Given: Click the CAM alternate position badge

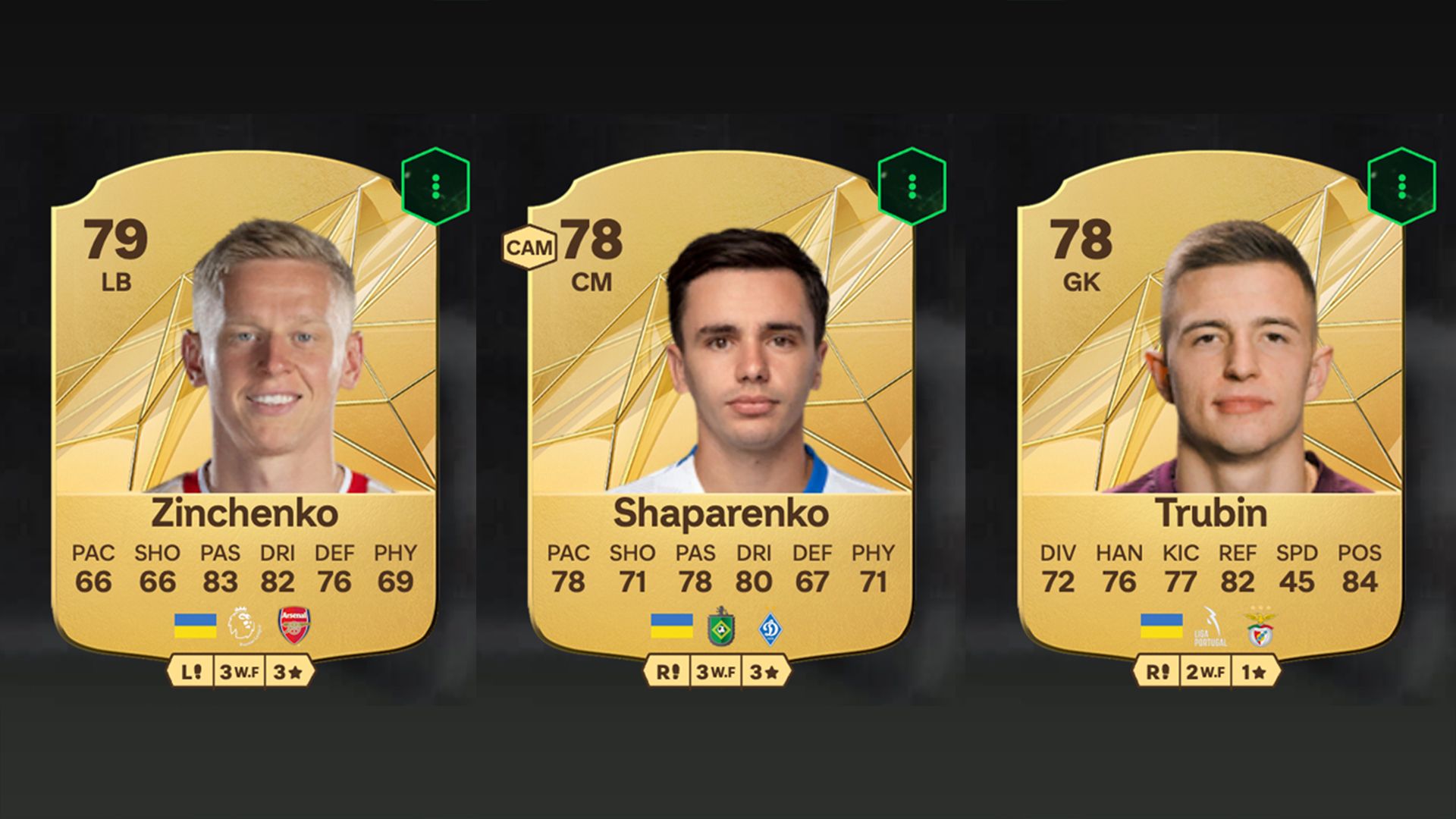Looking at the screenshot, I should pyautogui.click(x=529, y=248).
